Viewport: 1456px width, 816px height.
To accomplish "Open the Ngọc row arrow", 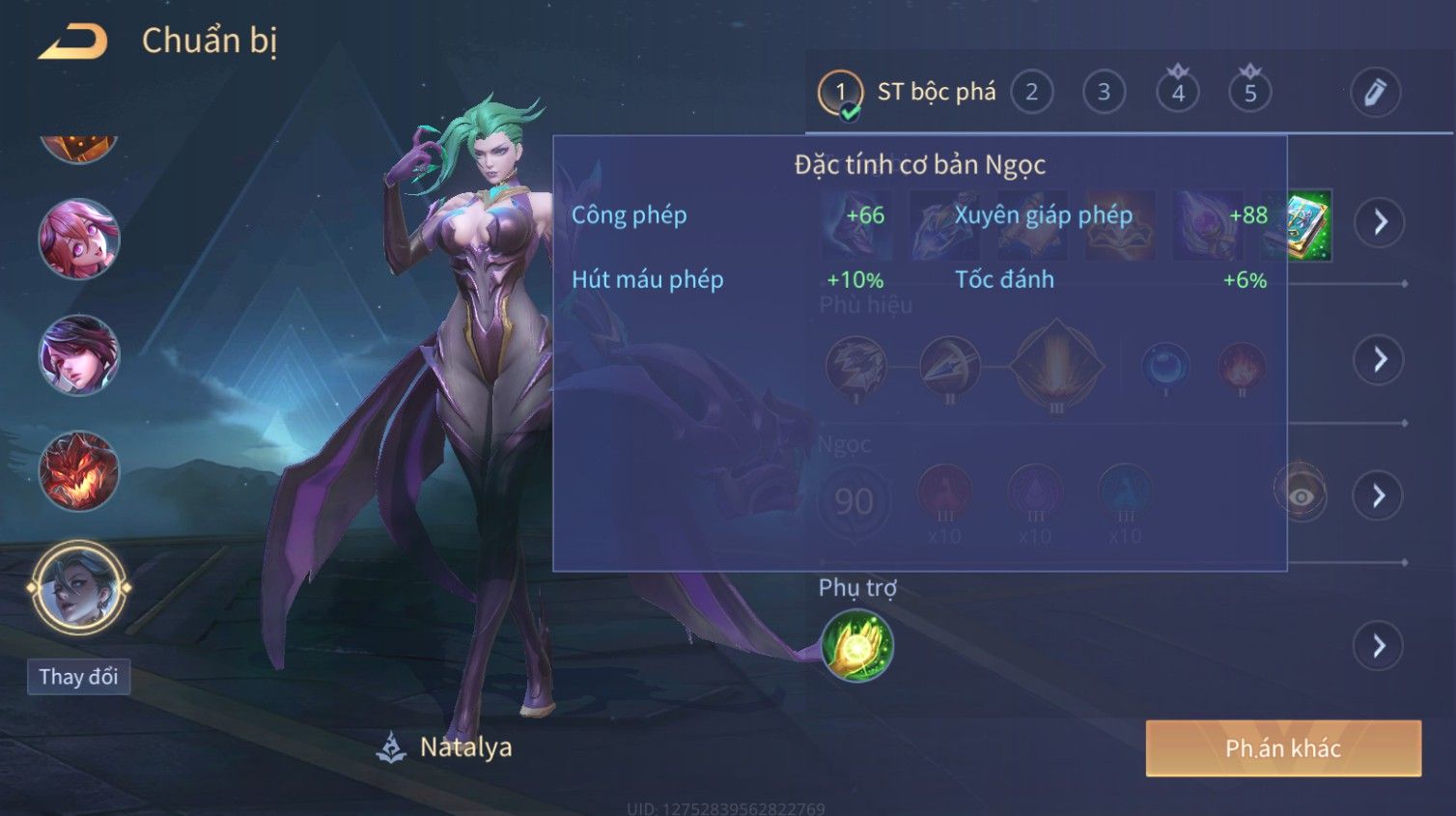I will pos(1380,495).
